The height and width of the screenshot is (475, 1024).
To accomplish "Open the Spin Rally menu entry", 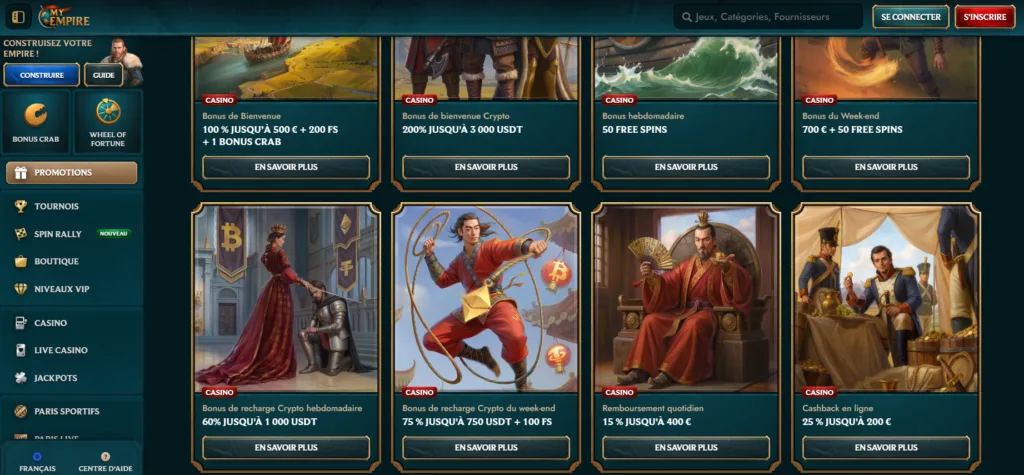I will pos(58,233).
